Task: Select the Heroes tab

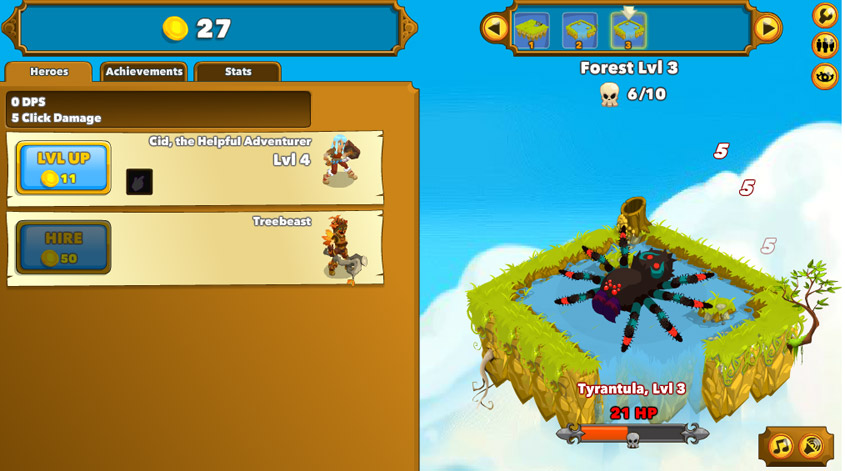Action: pos(49,72)
